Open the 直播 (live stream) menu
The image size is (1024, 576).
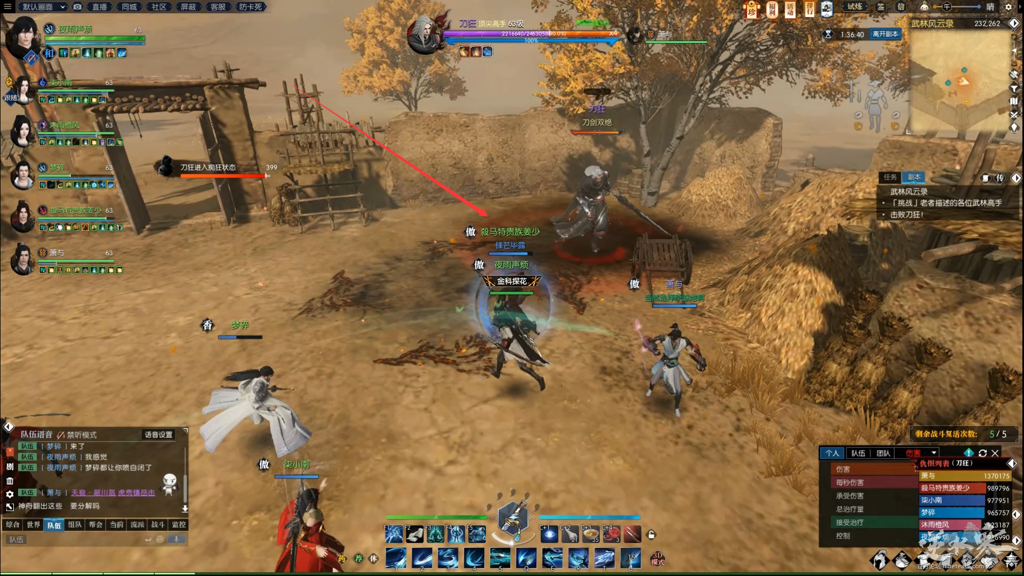(99, 6)
